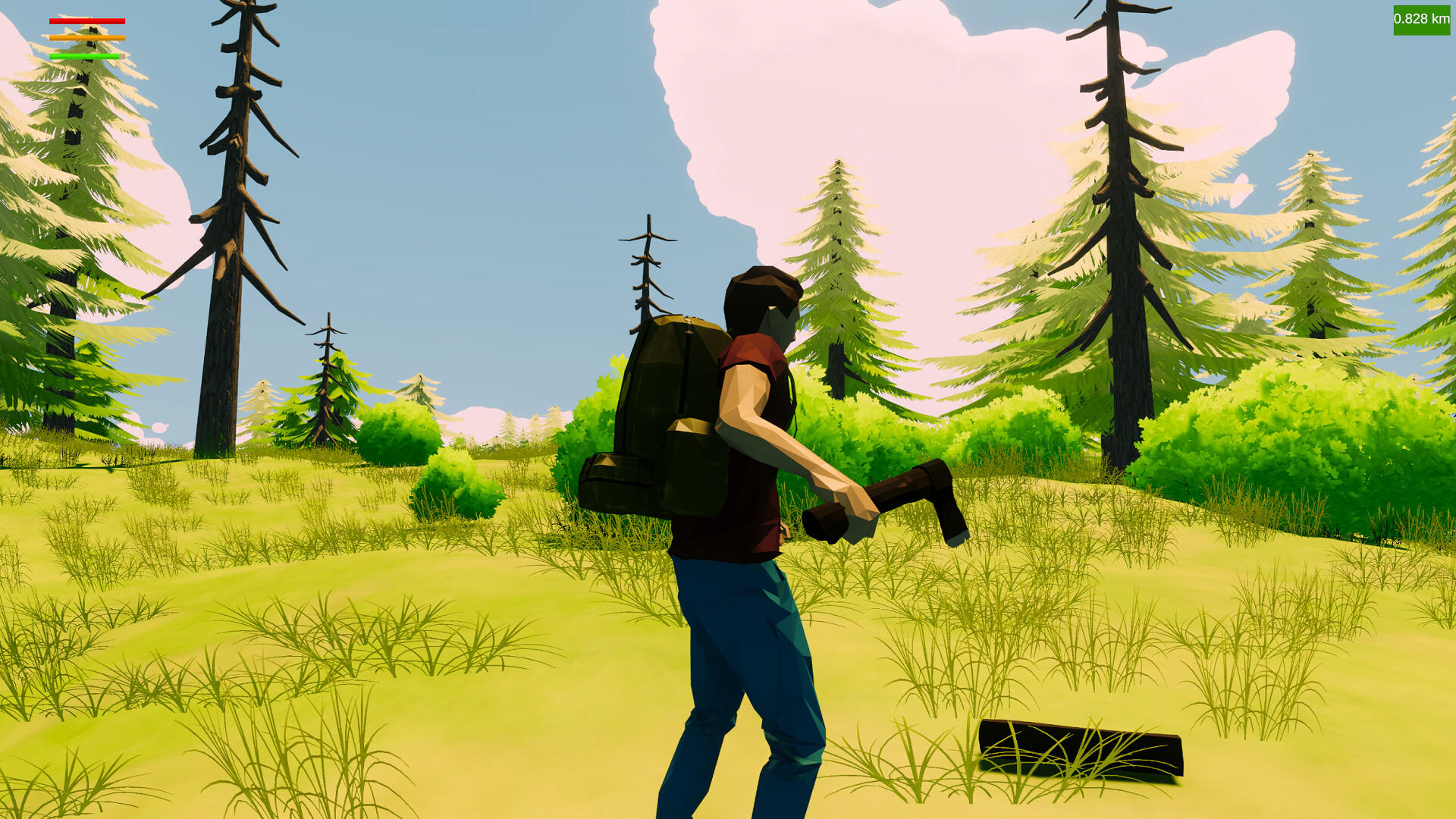Image resolution: width=1456 pixels, height=819 pixels.
Task: Click the orange hunger bar
Action: 86,37
